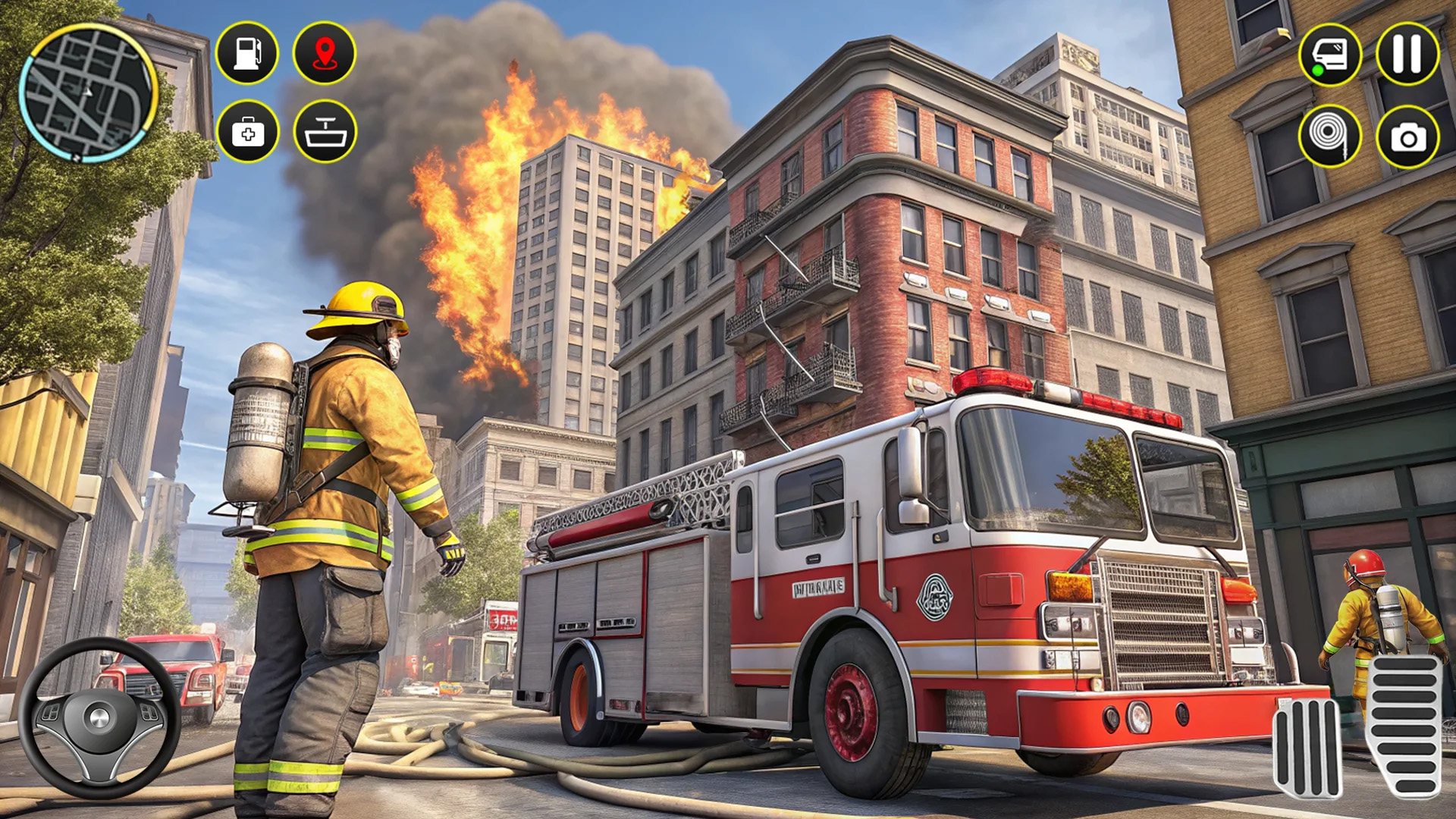Pause the game using the pause icon
Viewport: 1456px width, 819px height.
[x=1409, y=53]
